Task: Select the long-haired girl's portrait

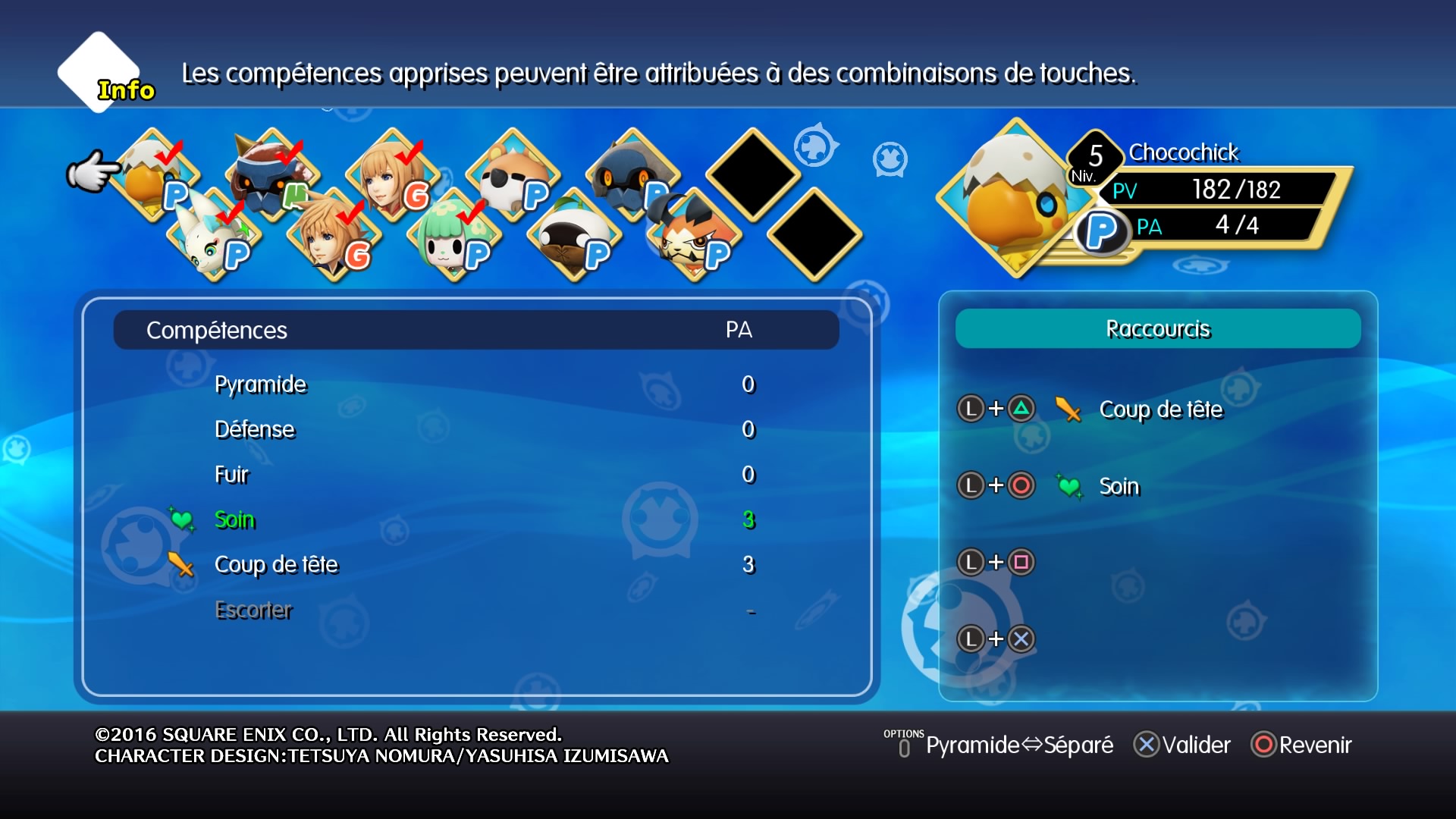Action: pyautogui.click(x=390, y=176)
